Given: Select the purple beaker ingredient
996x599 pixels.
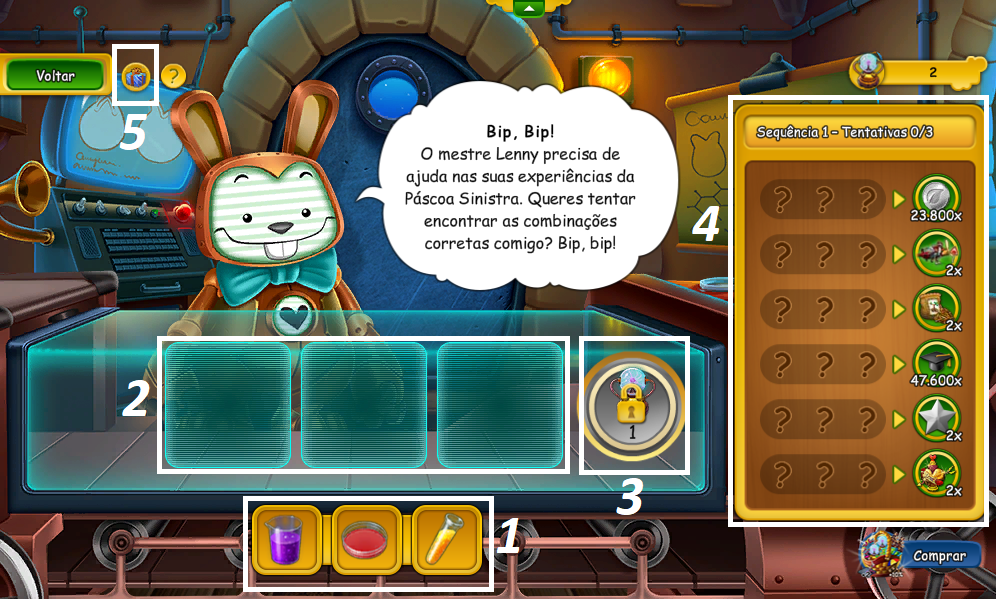Looking at the screenshot, I should click(x=286, y=540).
